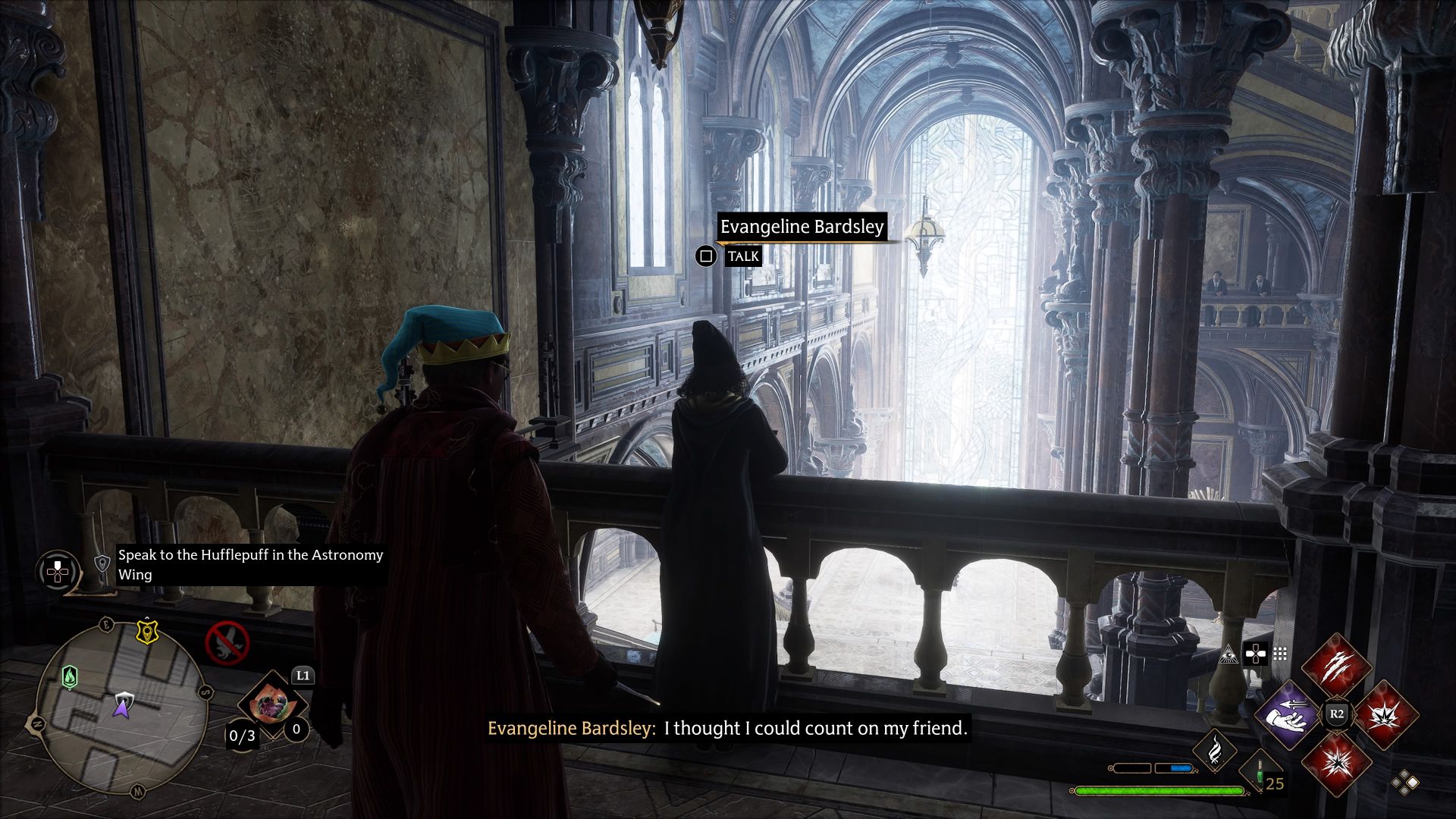Click the green Floo Flame minimap marker
The width and height of the screenshot is (1456, 819).
coord(70,676)
